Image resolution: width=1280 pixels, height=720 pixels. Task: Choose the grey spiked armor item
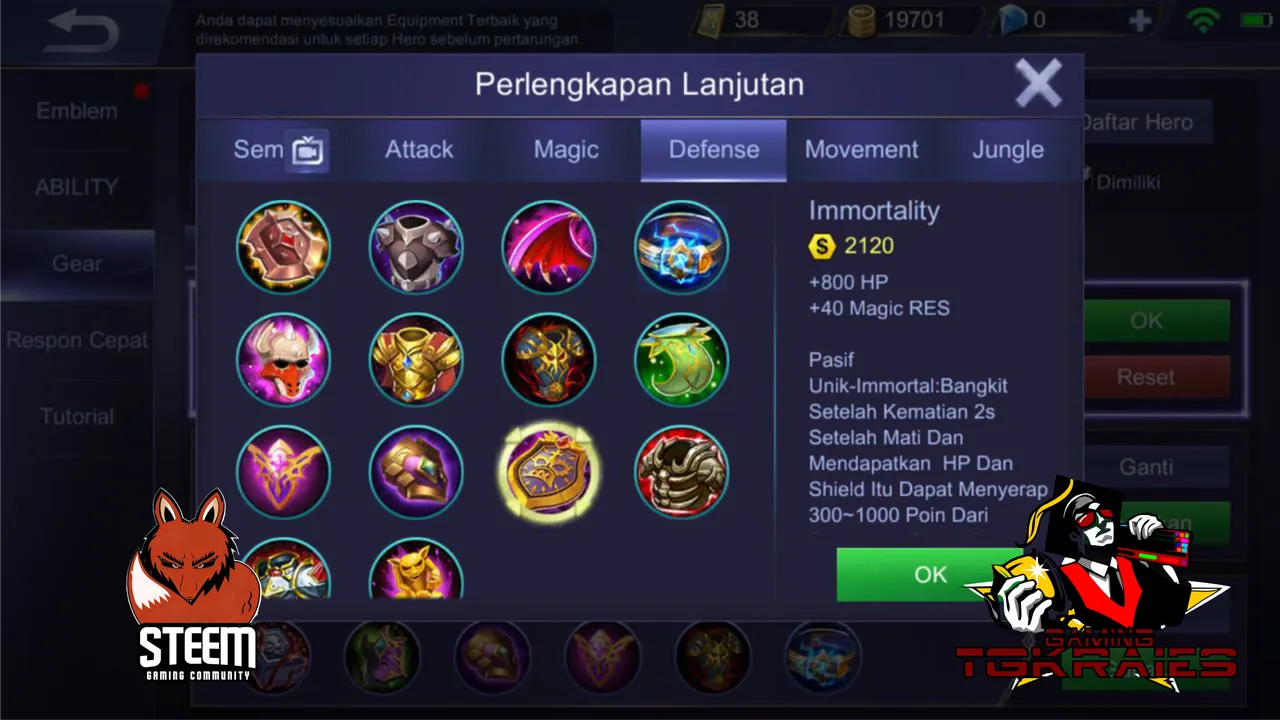pyautogui.click(x=416, y=247)
